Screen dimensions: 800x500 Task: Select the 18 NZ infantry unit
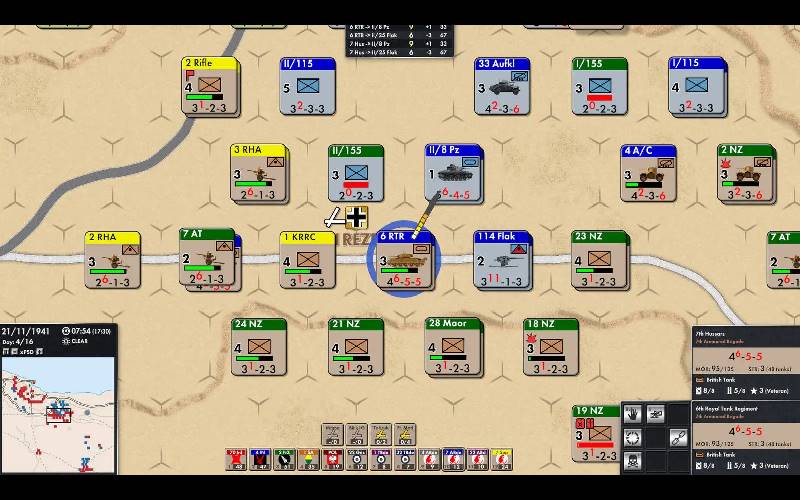pos(550,347)
